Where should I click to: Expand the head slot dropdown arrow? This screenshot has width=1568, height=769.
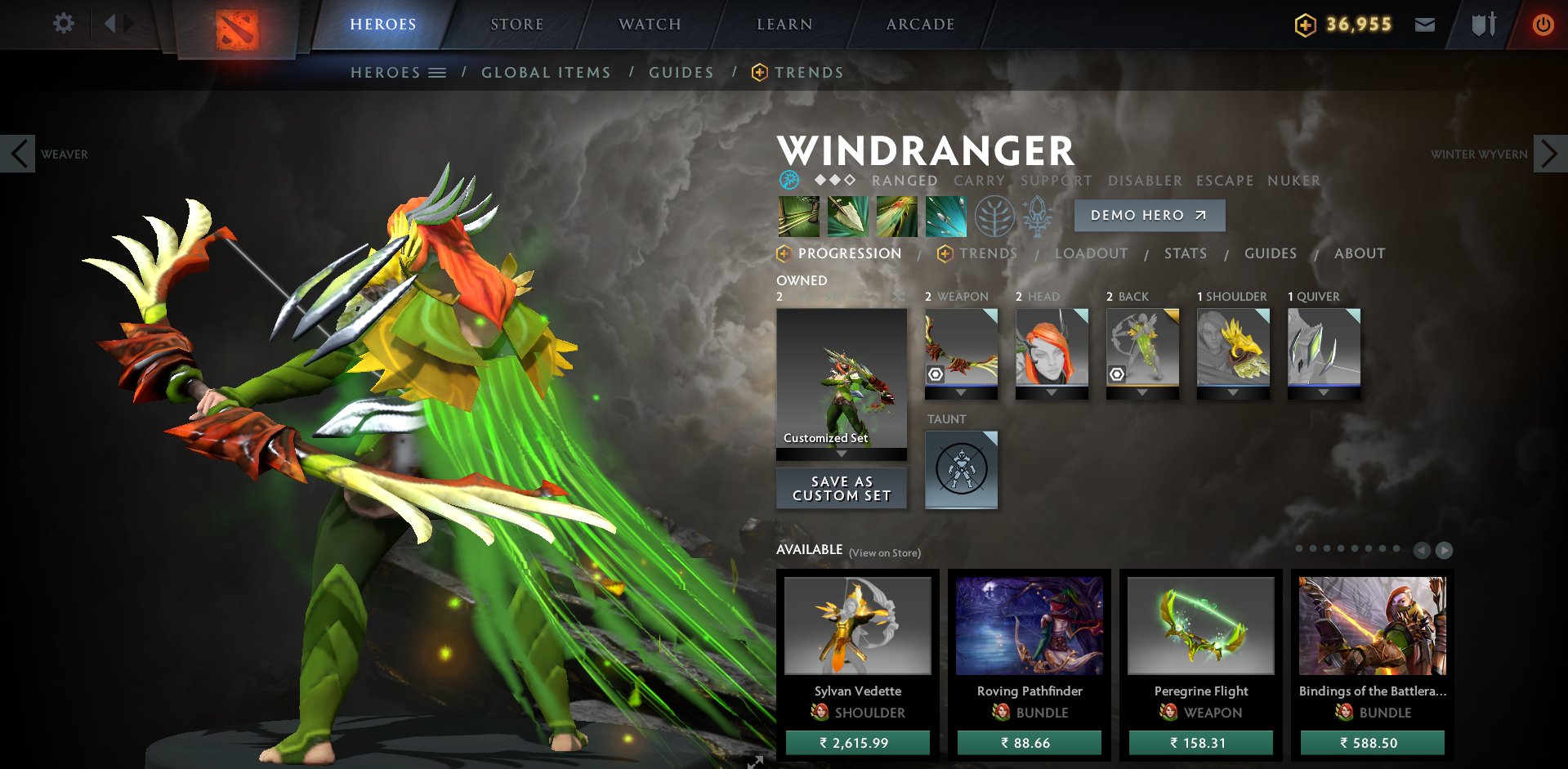(1052, 391)
